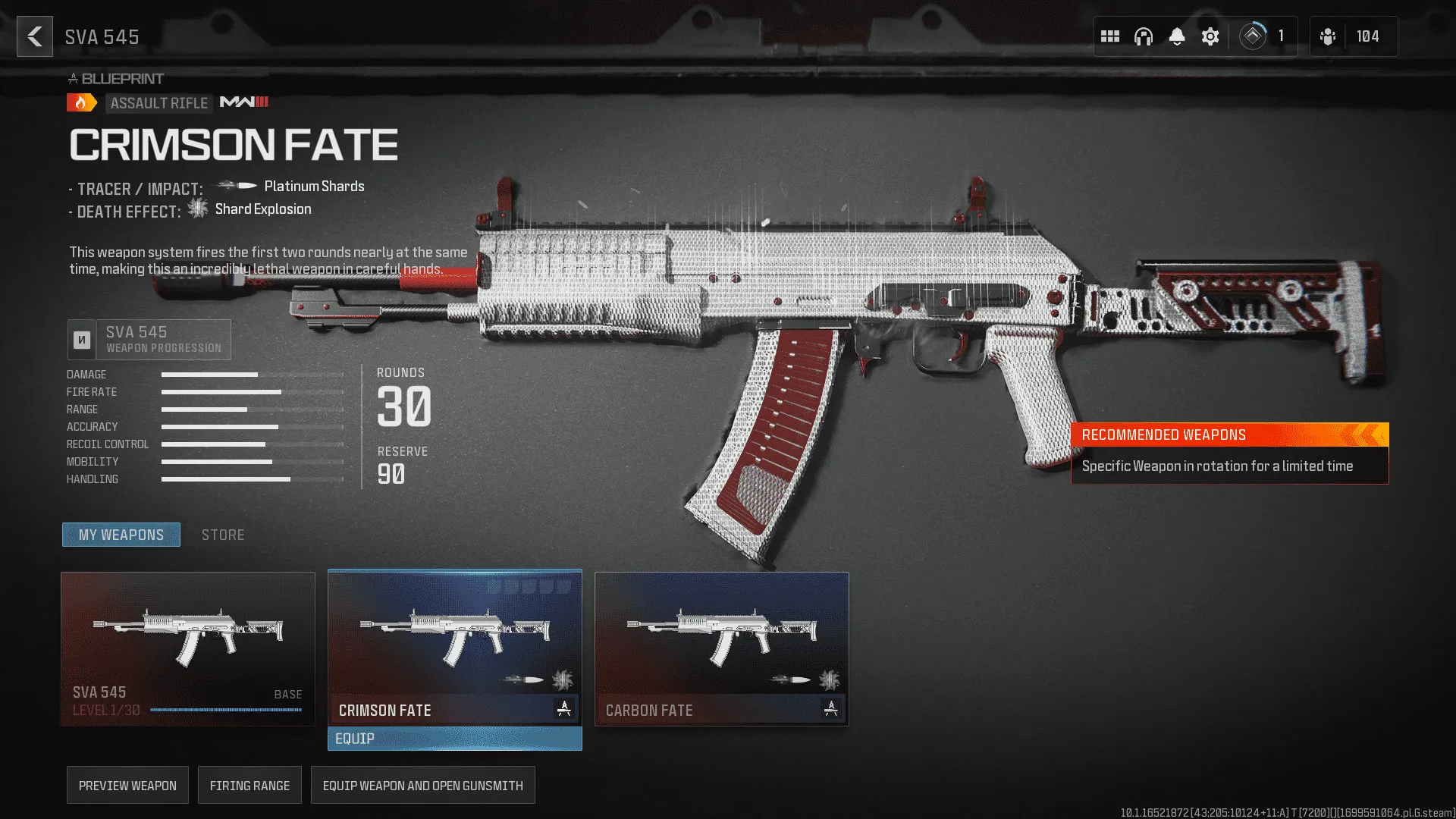This screenshot has height=819, width=1456.
Task: Open the gear Settings icon
Action: click(x=1210, y=36)
